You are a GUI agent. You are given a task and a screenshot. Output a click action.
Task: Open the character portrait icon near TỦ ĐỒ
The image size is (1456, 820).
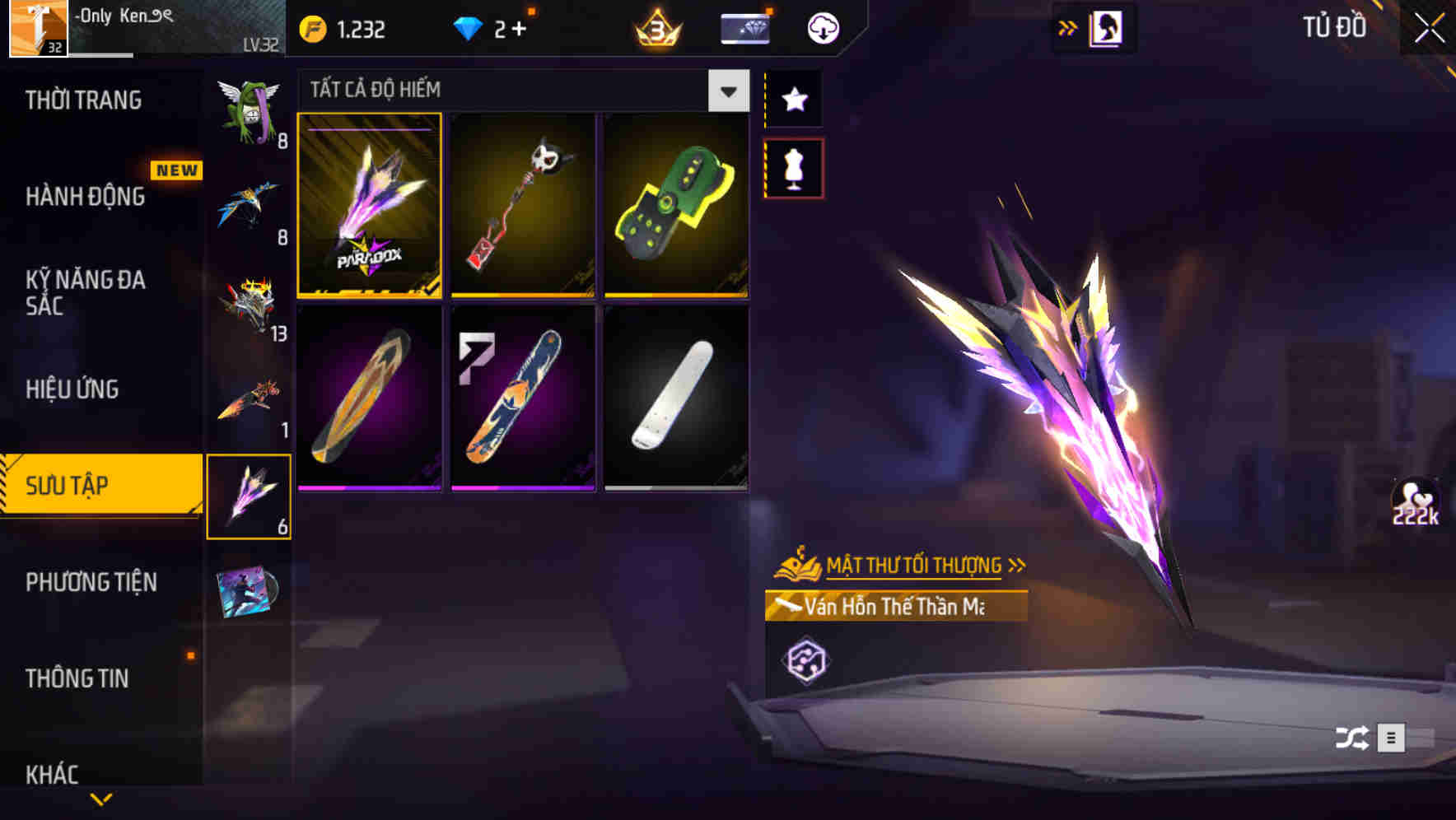1107,27
